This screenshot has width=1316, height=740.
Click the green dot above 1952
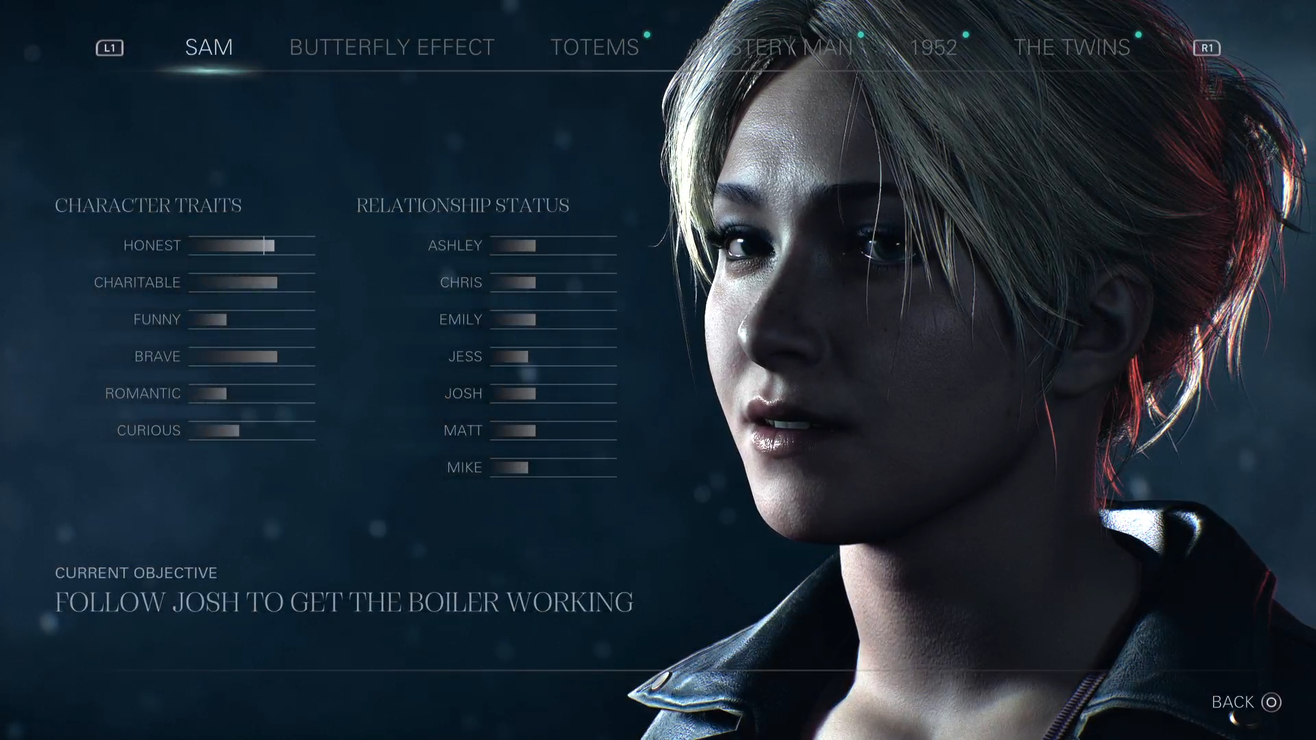tap(966, 33)
